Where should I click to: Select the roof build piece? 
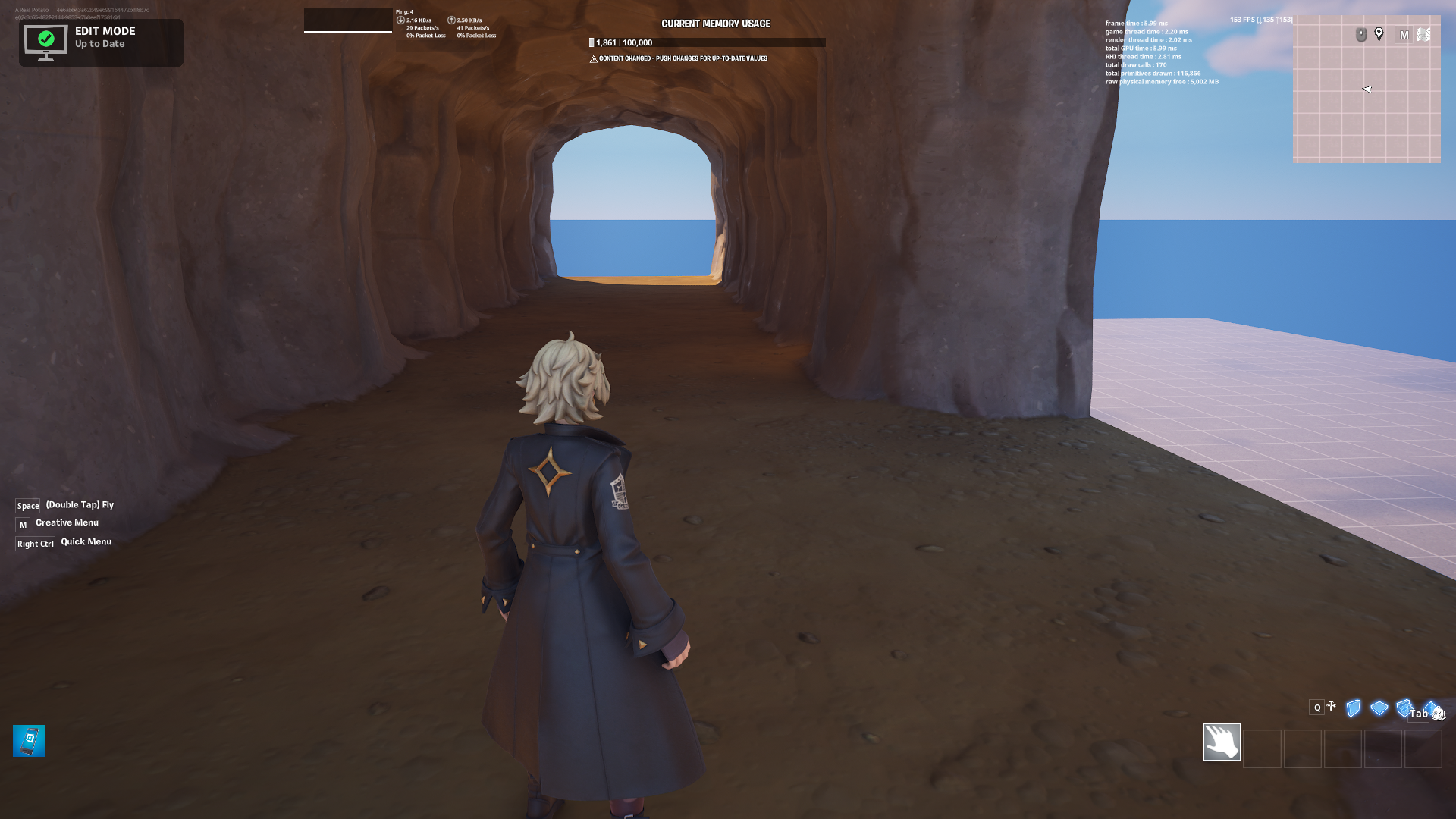[x=1430, y=708]
